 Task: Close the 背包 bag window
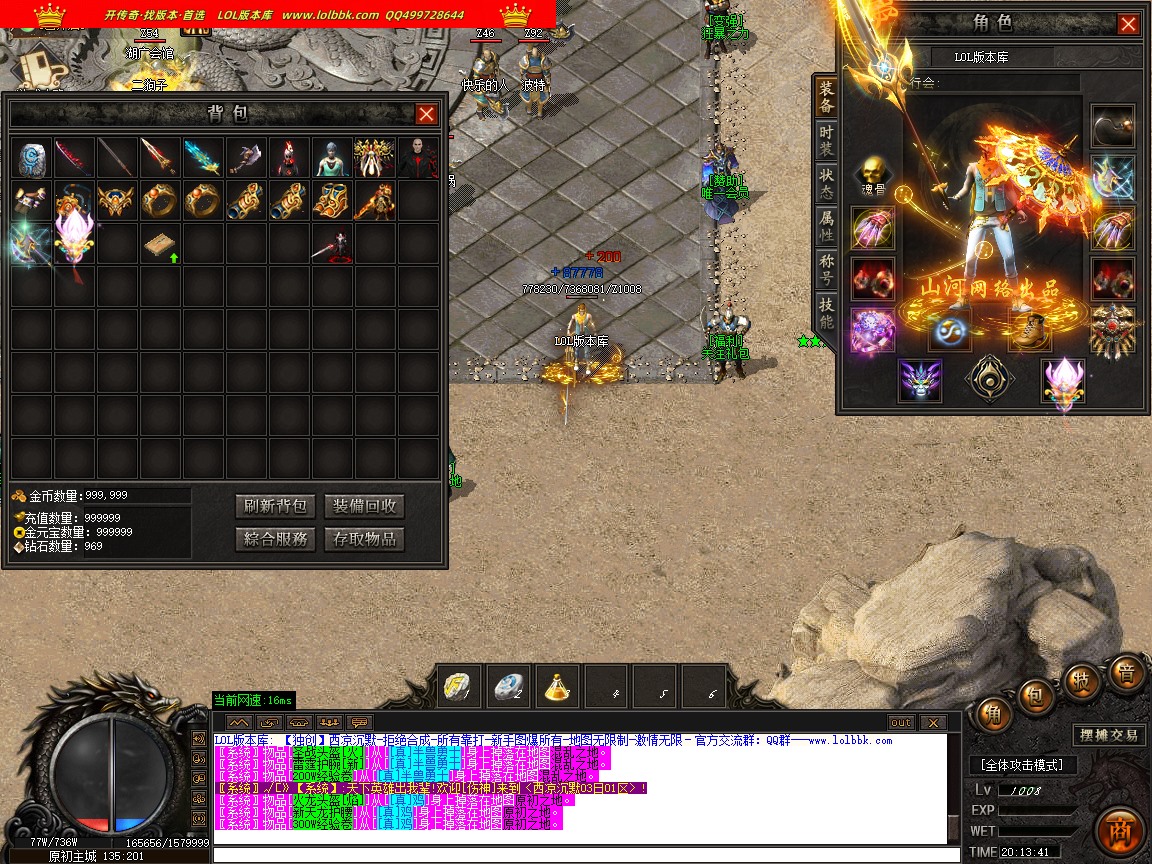(x=426, y=114)
